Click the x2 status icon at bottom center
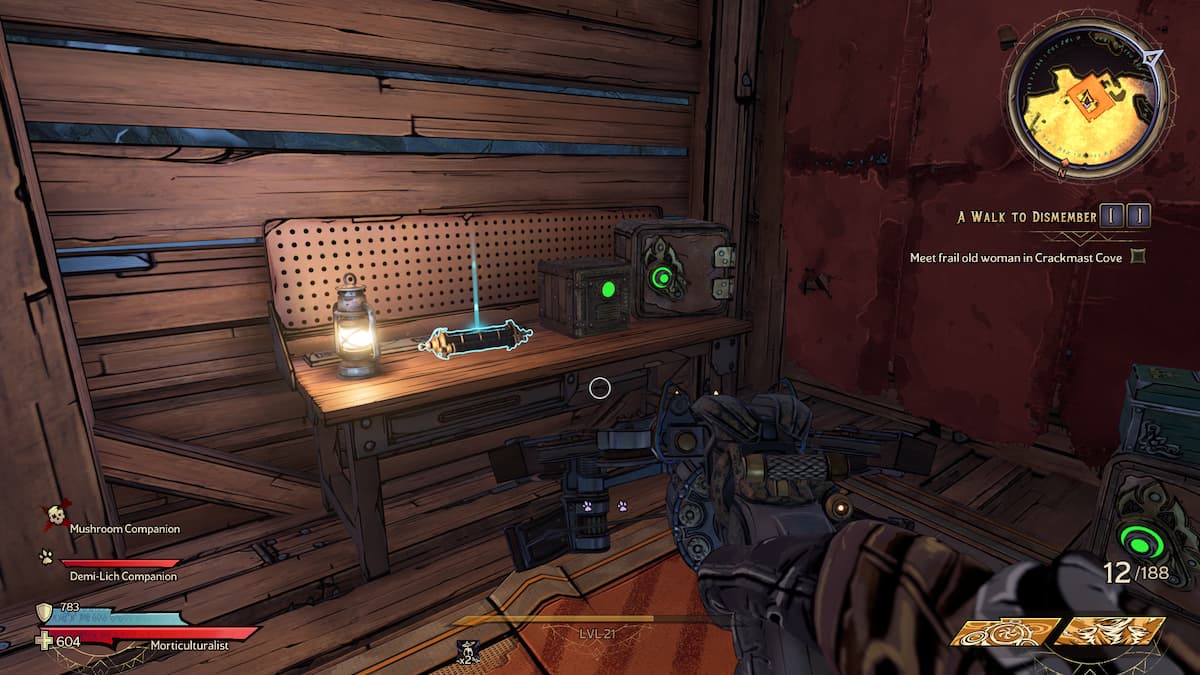Image resolution: width=1200 pixels, height=675 pixels. point(465,653)
